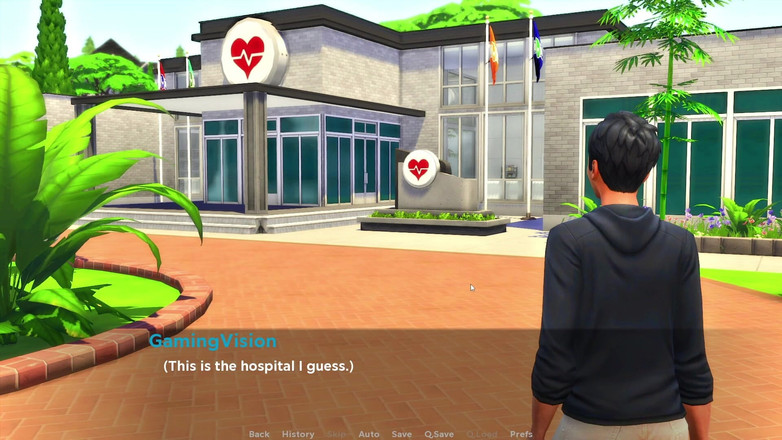
Task: Toggle Auto advance mode
Action: pyautogui.click(x=369, y=434)
